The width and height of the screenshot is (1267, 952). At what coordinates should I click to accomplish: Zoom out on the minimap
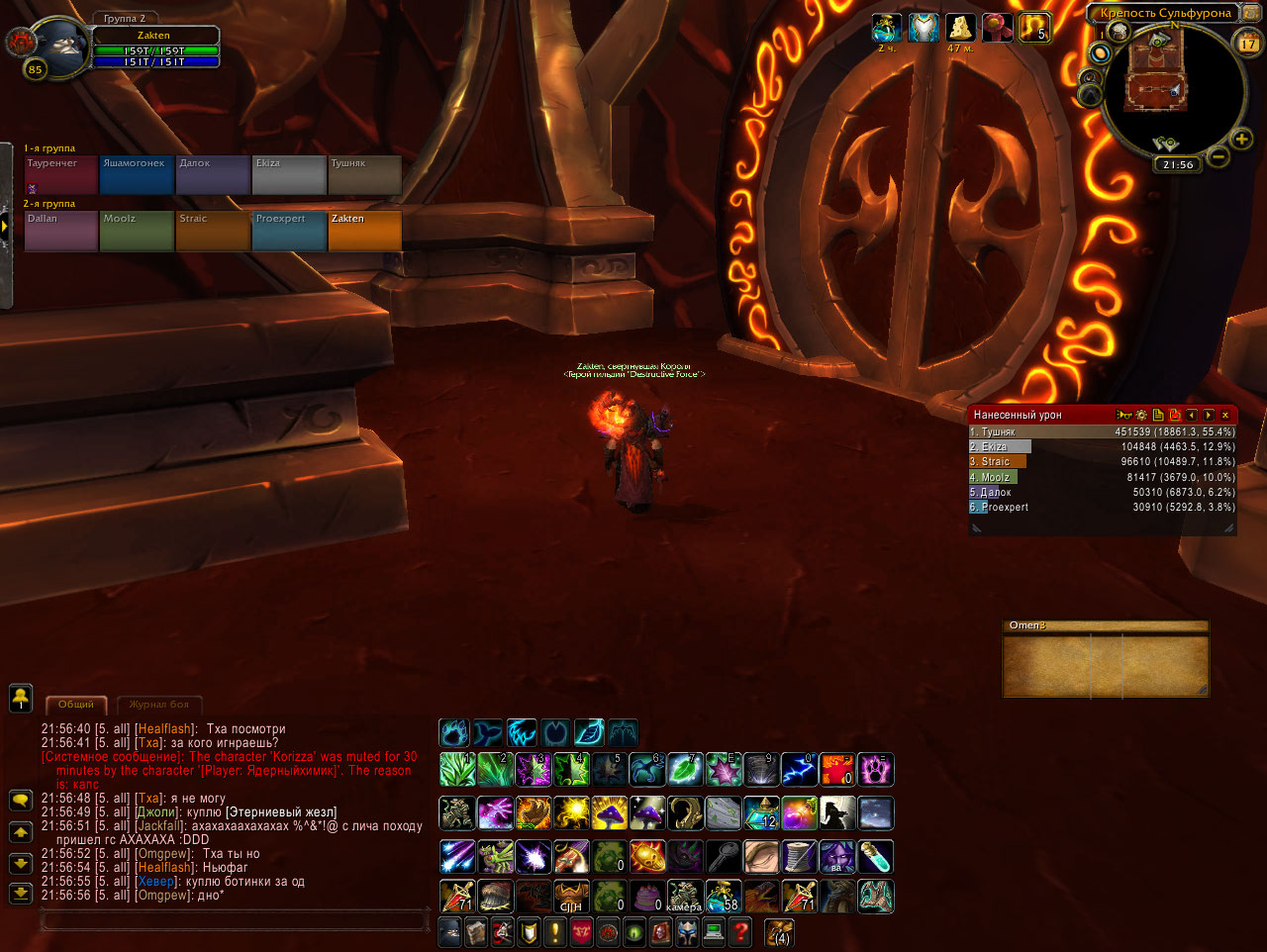click(x=1218, y=156)
